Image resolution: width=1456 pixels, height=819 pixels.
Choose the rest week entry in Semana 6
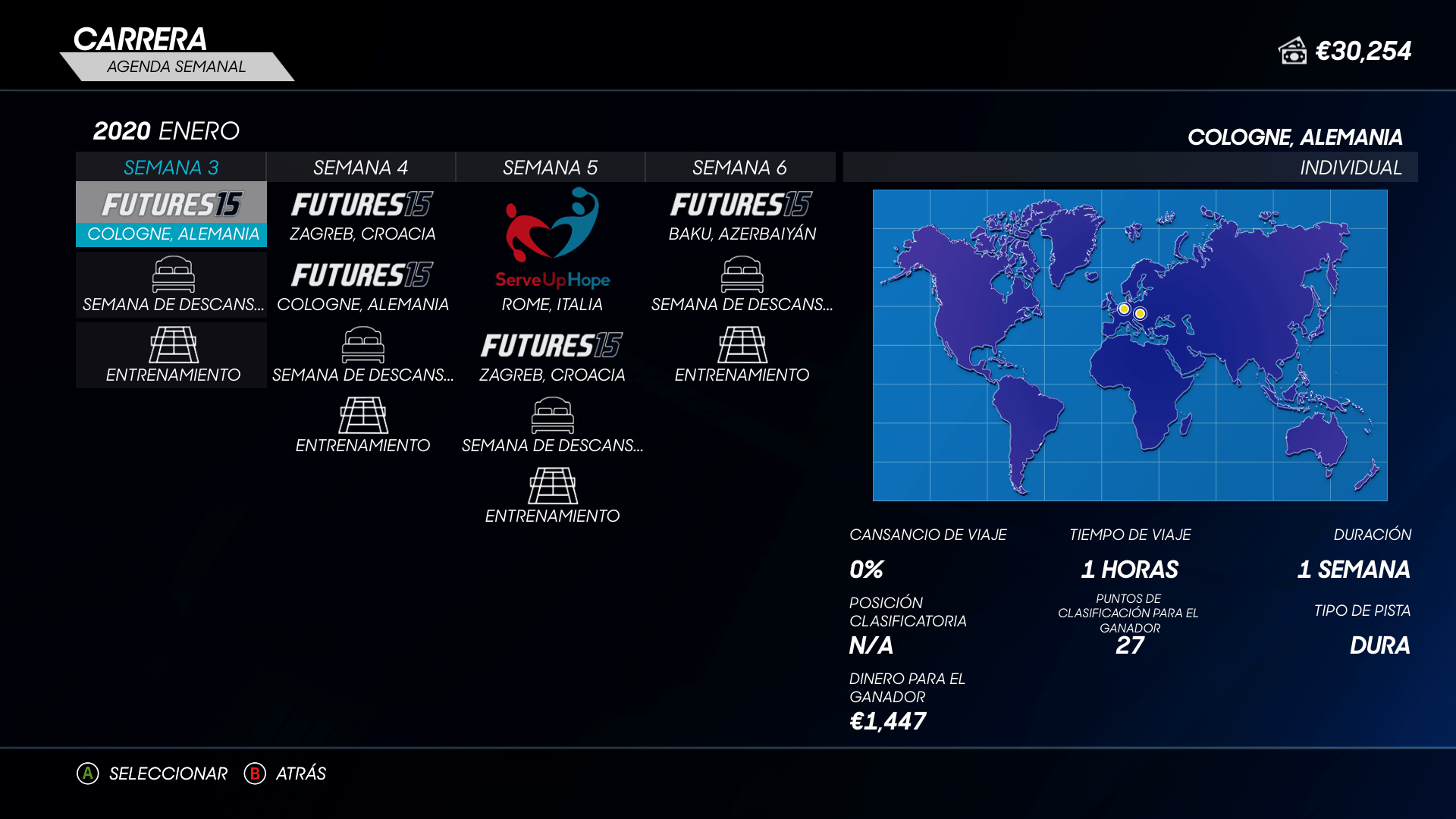pos(741,285)
